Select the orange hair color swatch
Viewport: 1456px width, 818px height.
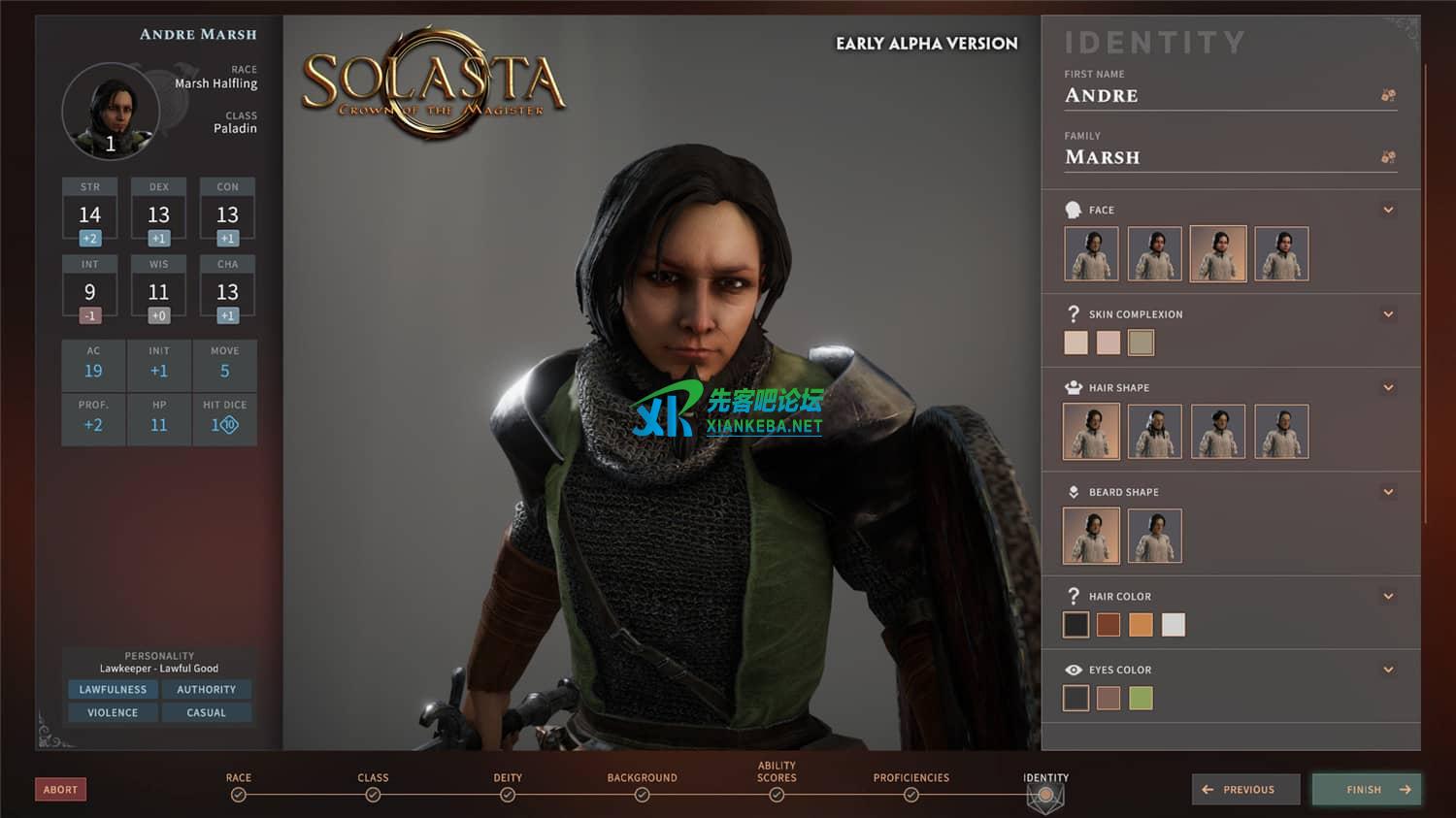coord(1141,625)
